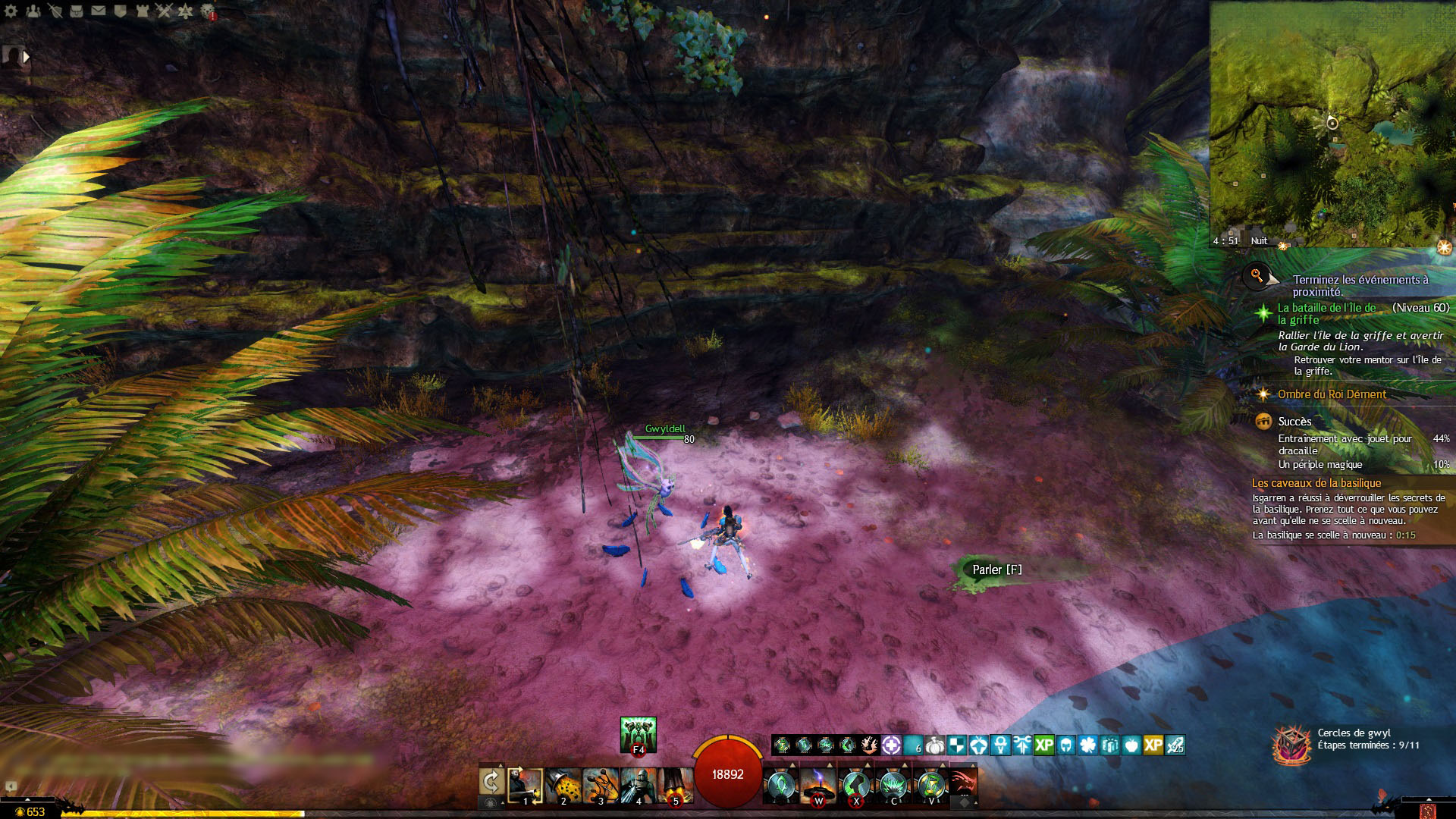The width and height of the screenshot is (1456, 819).
Task: Open La bataille de l'île de la griffe story
Action: tap(1326, 313)
